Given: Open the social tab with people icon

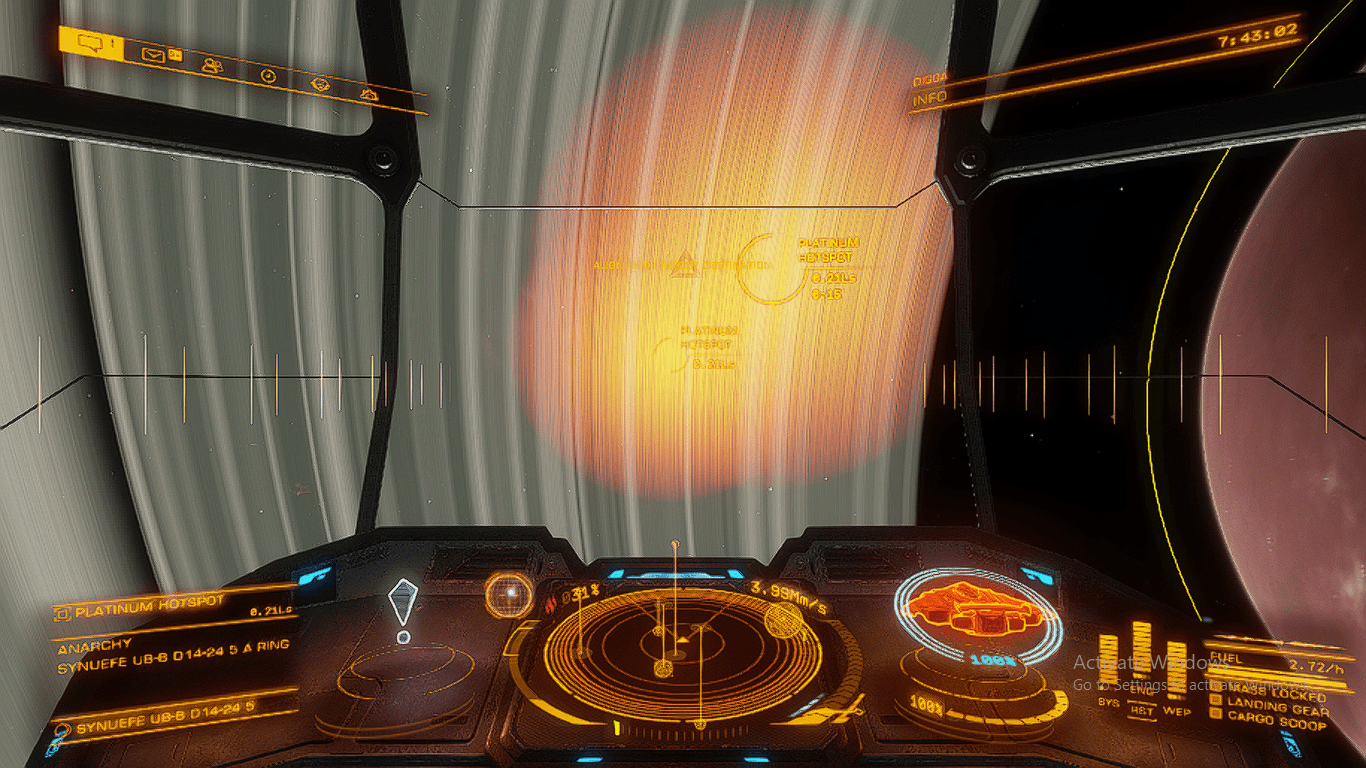Looking at the screenshot, I should (211, 66).
